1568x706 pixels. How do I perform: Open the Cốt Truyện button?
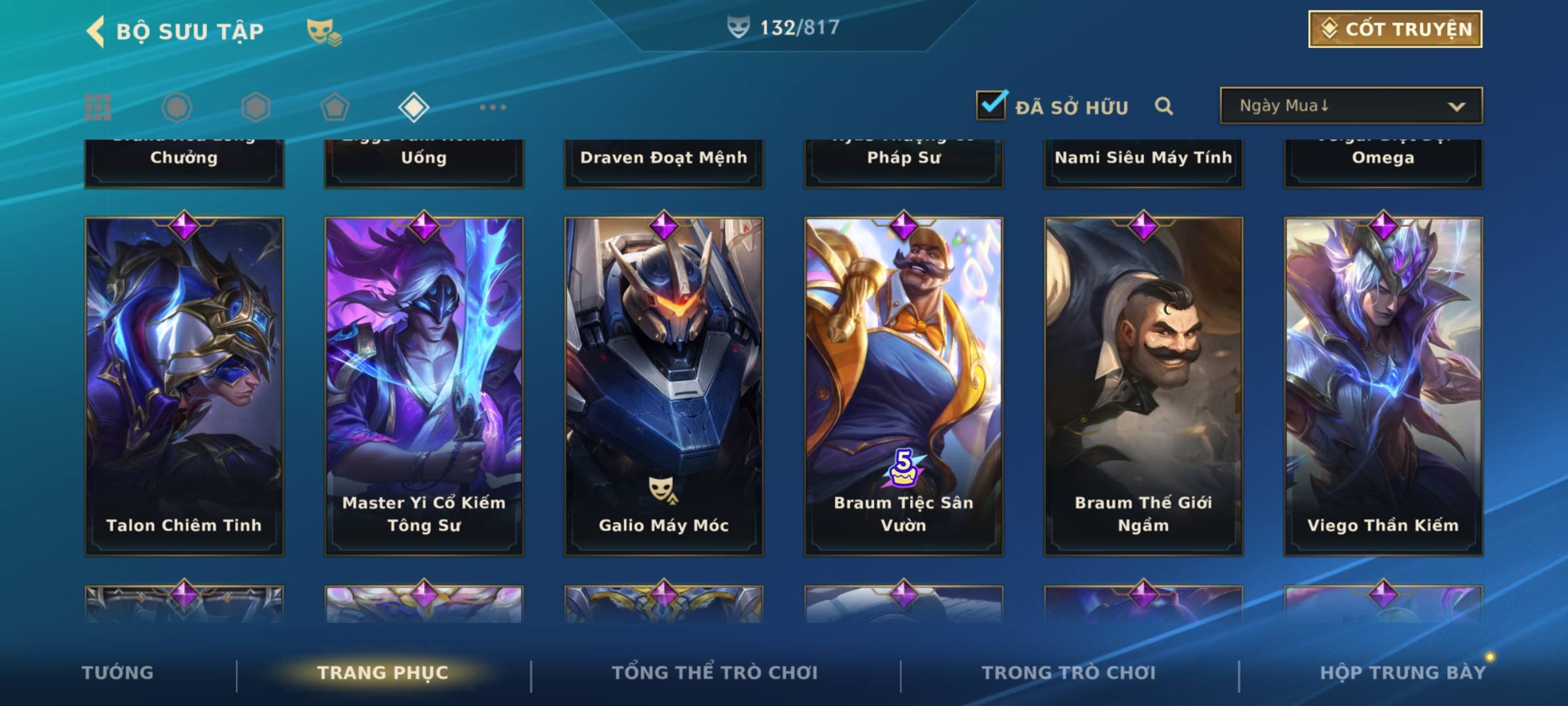pos(1395,29)
